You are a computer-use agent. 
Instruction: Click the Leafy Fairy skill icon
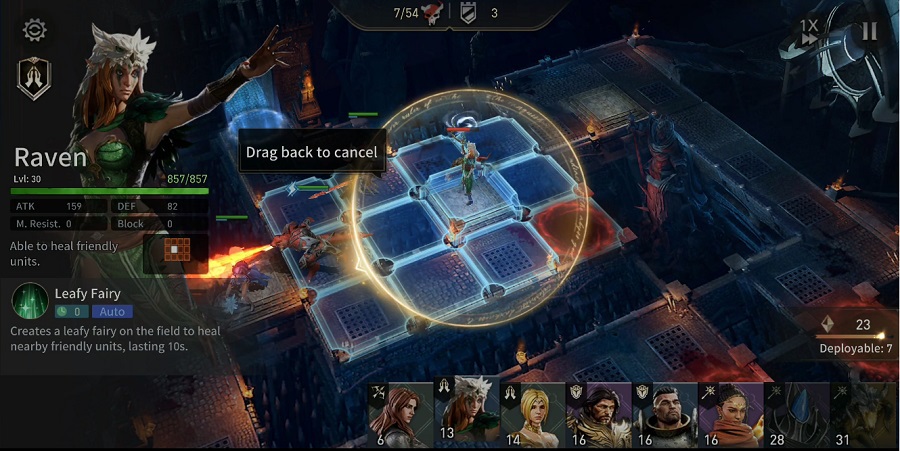pos(30,301)
